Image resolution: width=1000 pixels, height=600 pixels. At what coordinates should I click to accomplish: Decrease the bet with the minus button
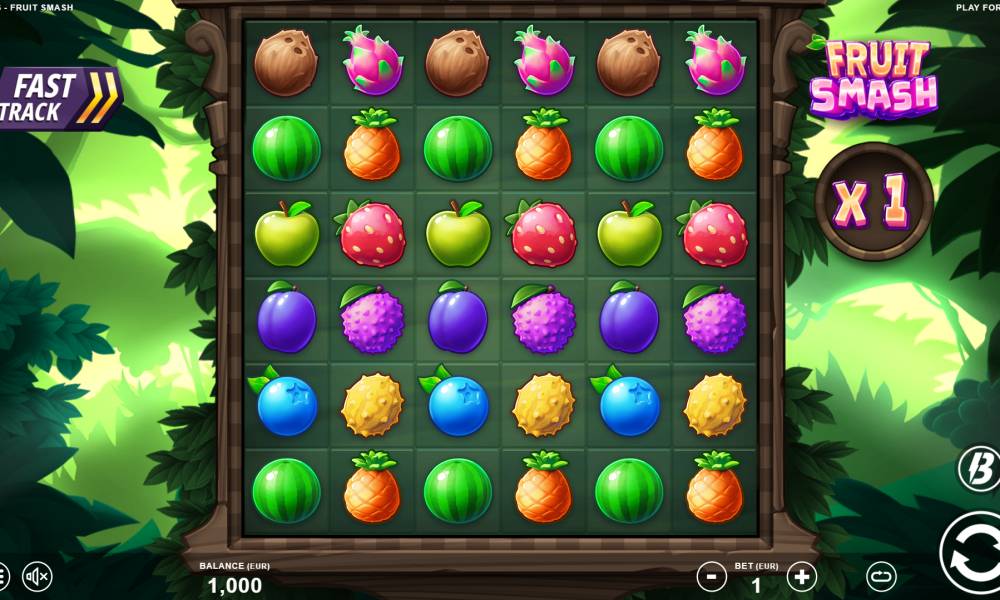(711, 576)
